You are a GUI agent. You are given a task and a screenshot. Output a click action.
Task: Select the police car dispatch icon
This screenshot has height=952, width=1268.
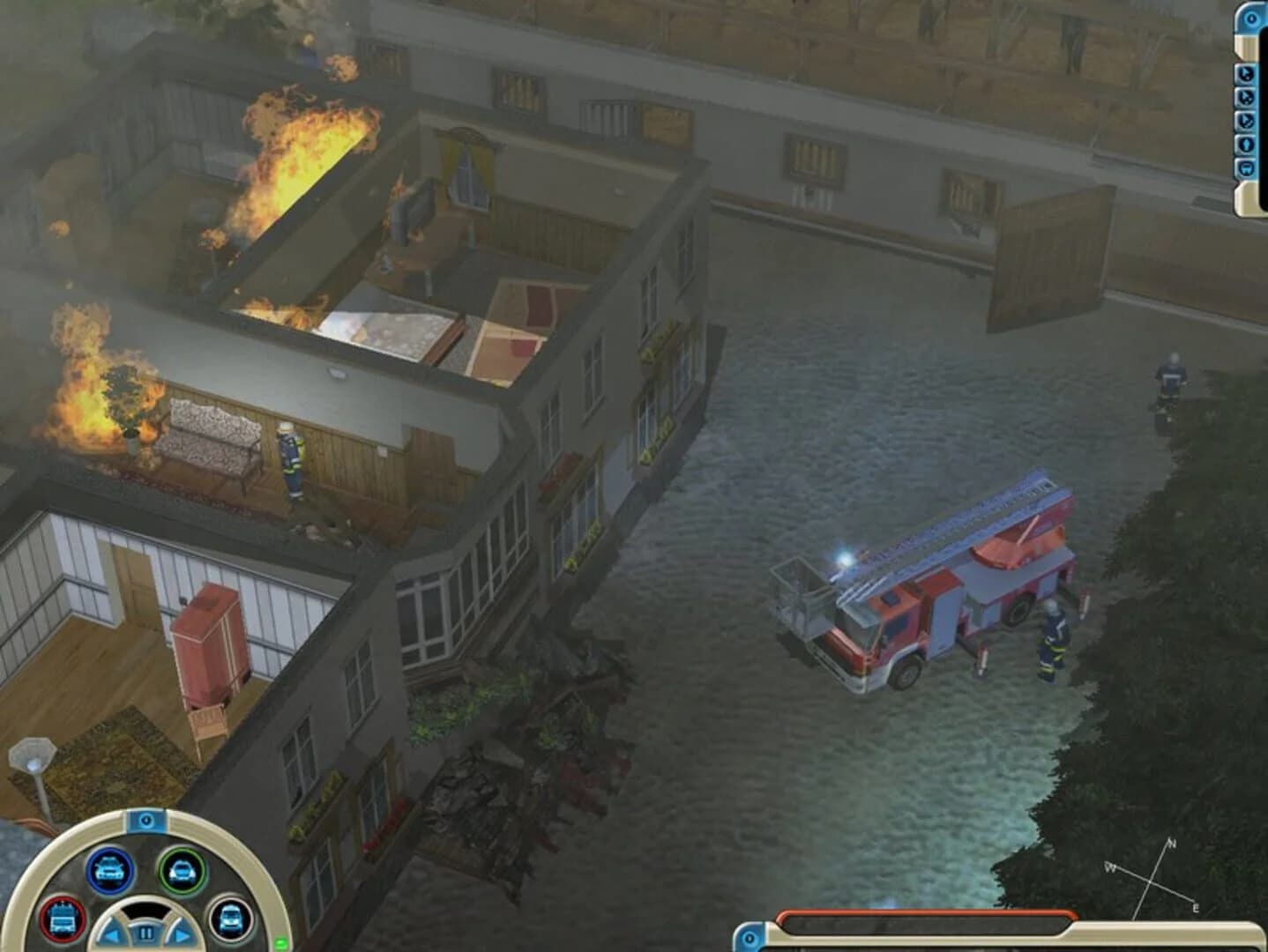(108, 871)
